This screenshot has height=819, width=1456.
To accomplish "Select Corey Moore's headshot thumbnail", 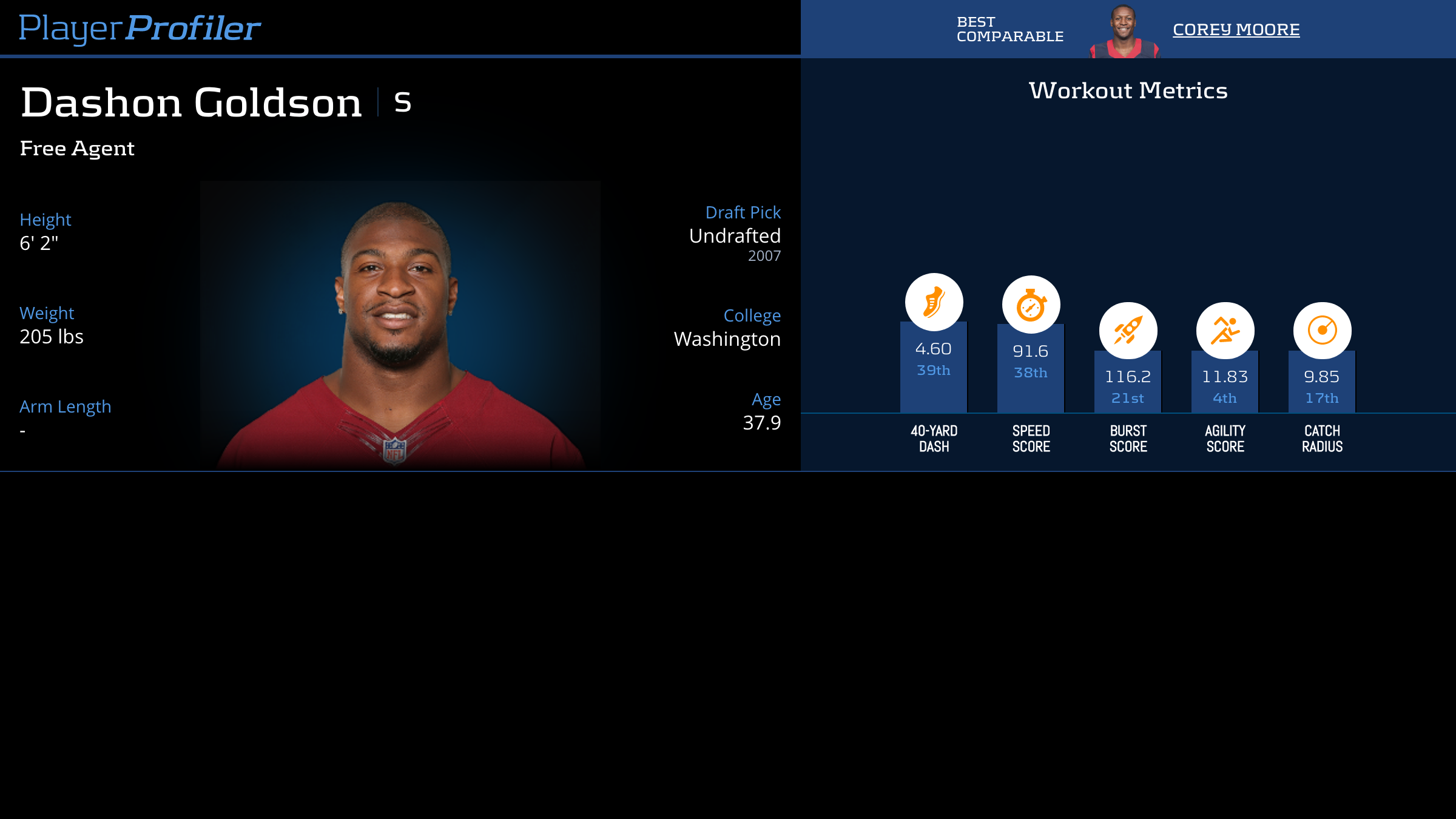I will point(1124,32).
